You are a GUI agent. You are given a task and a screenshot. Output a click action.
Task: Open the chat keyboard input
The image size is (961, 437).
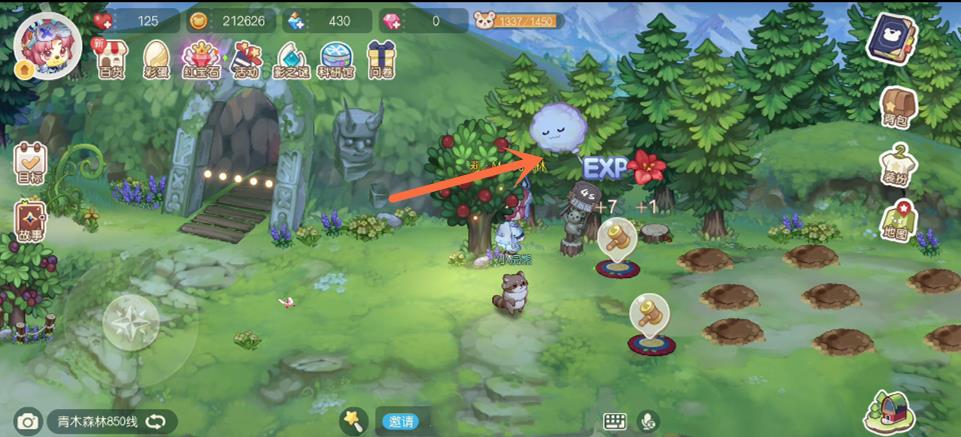pos(614,422)
